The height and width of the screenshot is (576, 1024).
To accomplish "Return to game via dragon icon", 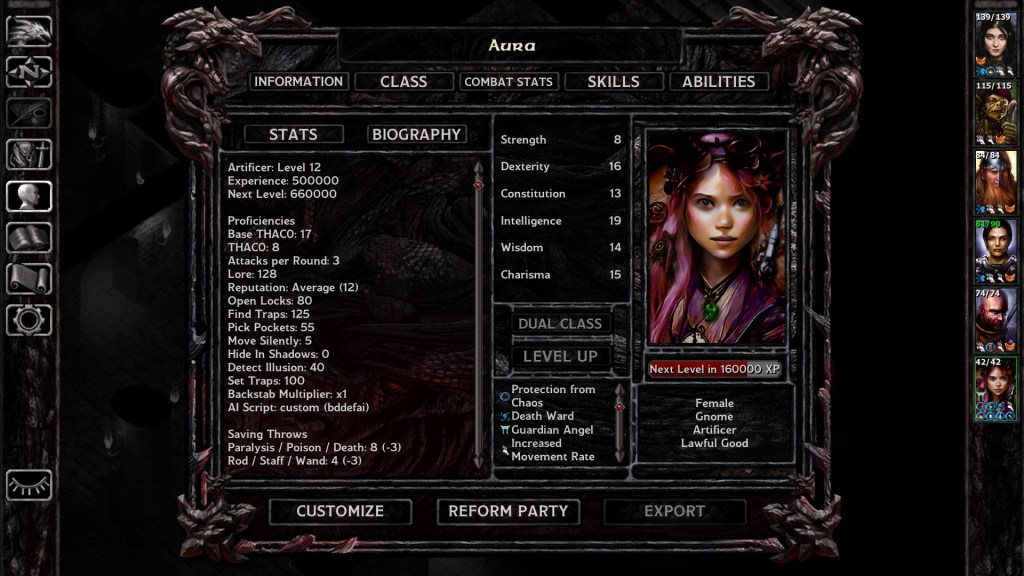I will 29,31.
